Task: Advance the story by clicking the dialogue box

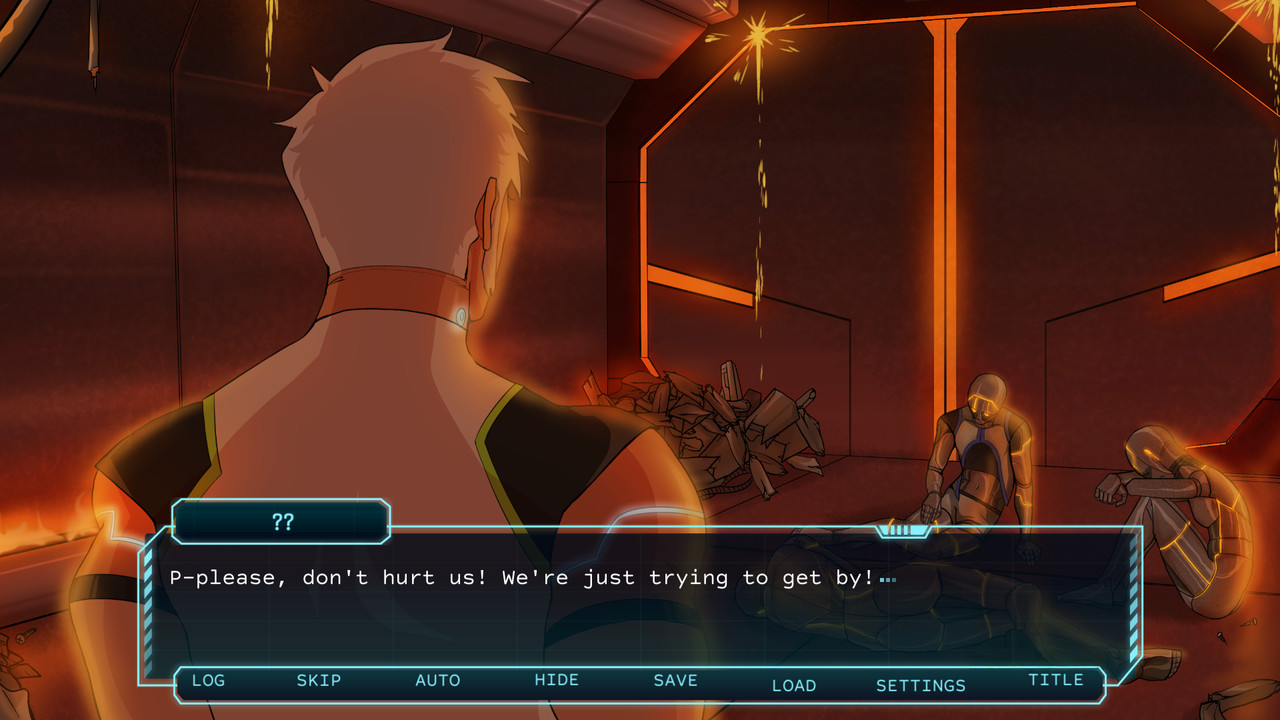Action: tap(640, 620)
